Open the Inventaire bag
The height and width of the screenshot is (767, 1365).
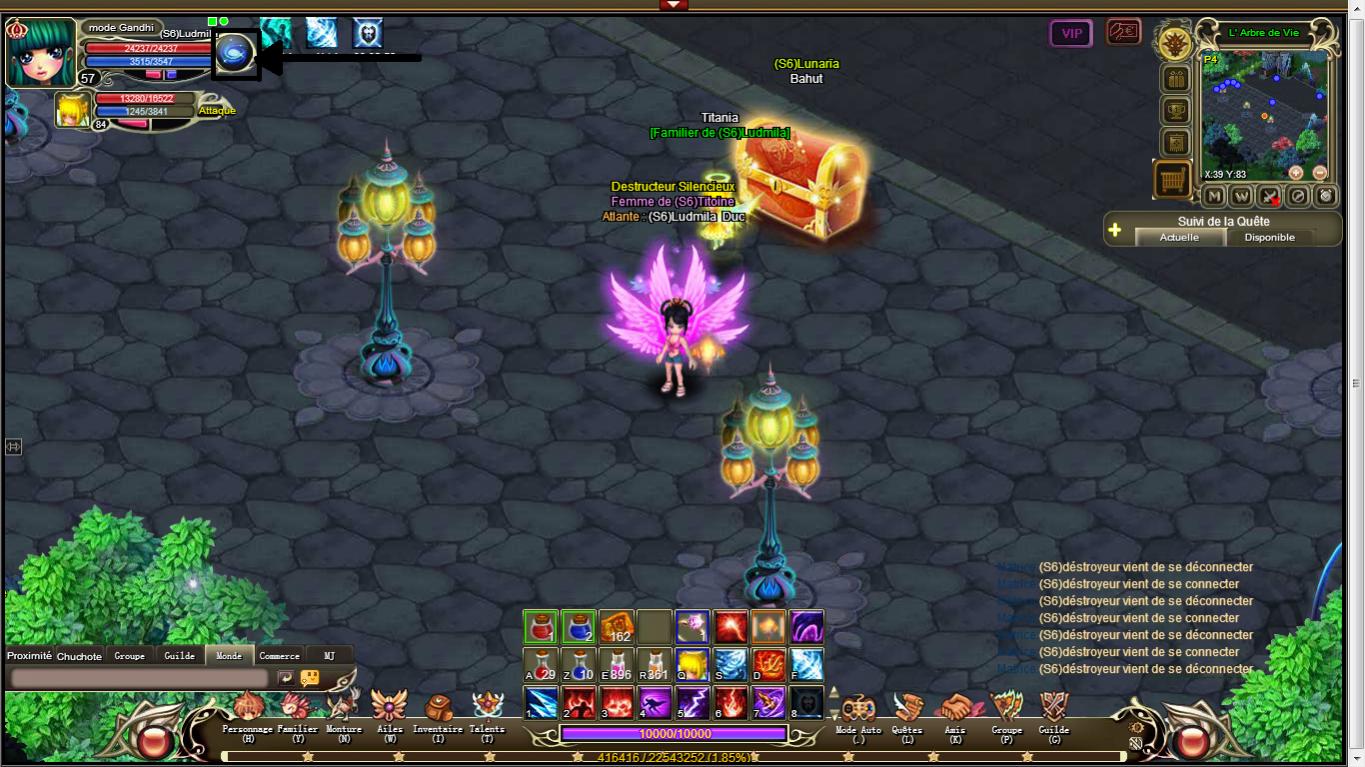437,710
